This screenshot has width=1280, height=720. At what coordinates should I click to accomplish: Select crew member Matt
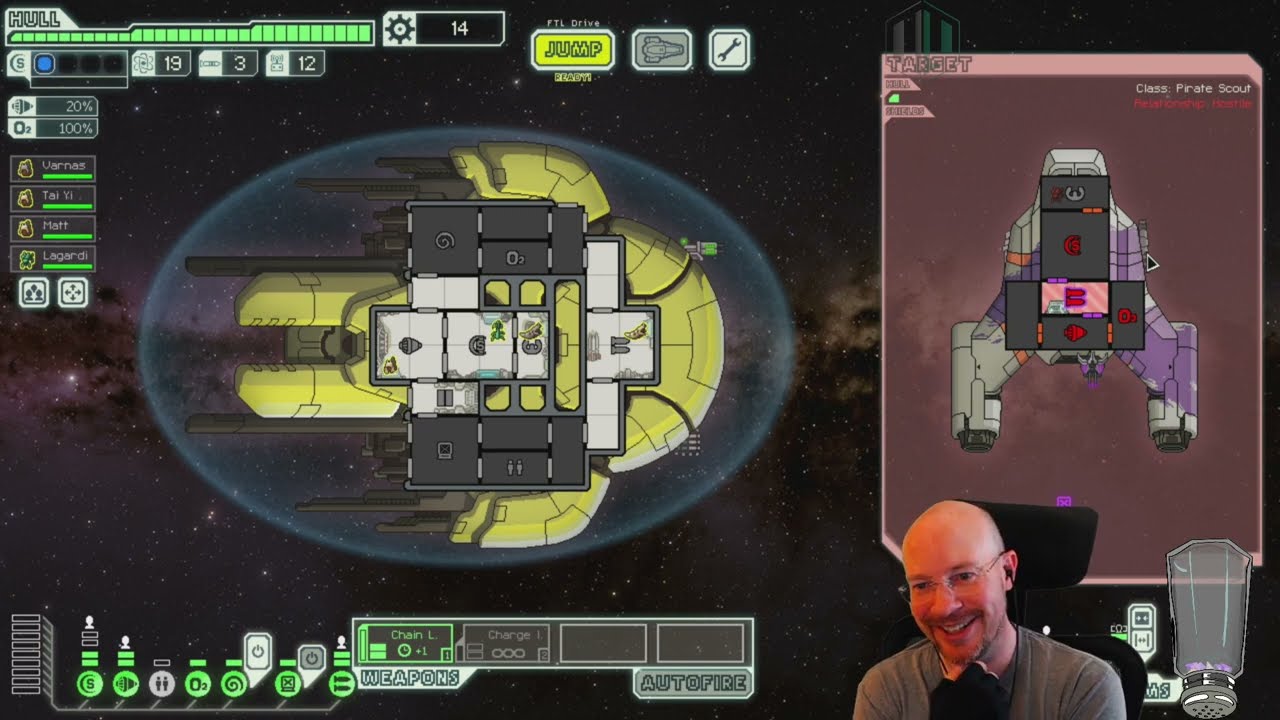click(x=54, y=227)
